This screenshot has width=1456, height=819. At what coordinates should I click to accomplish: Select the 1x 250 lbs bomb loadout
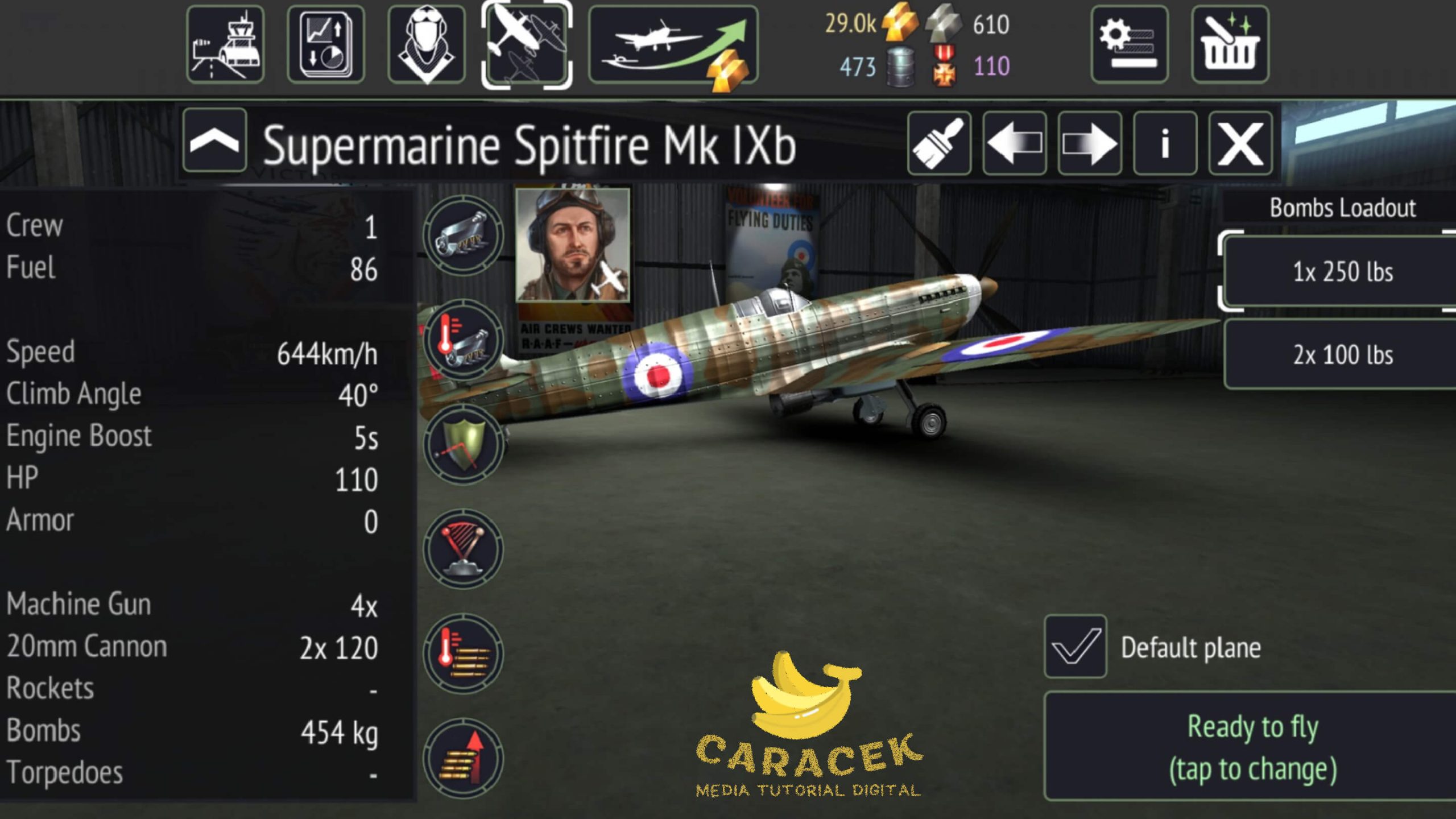click(x=1342, y=272)
